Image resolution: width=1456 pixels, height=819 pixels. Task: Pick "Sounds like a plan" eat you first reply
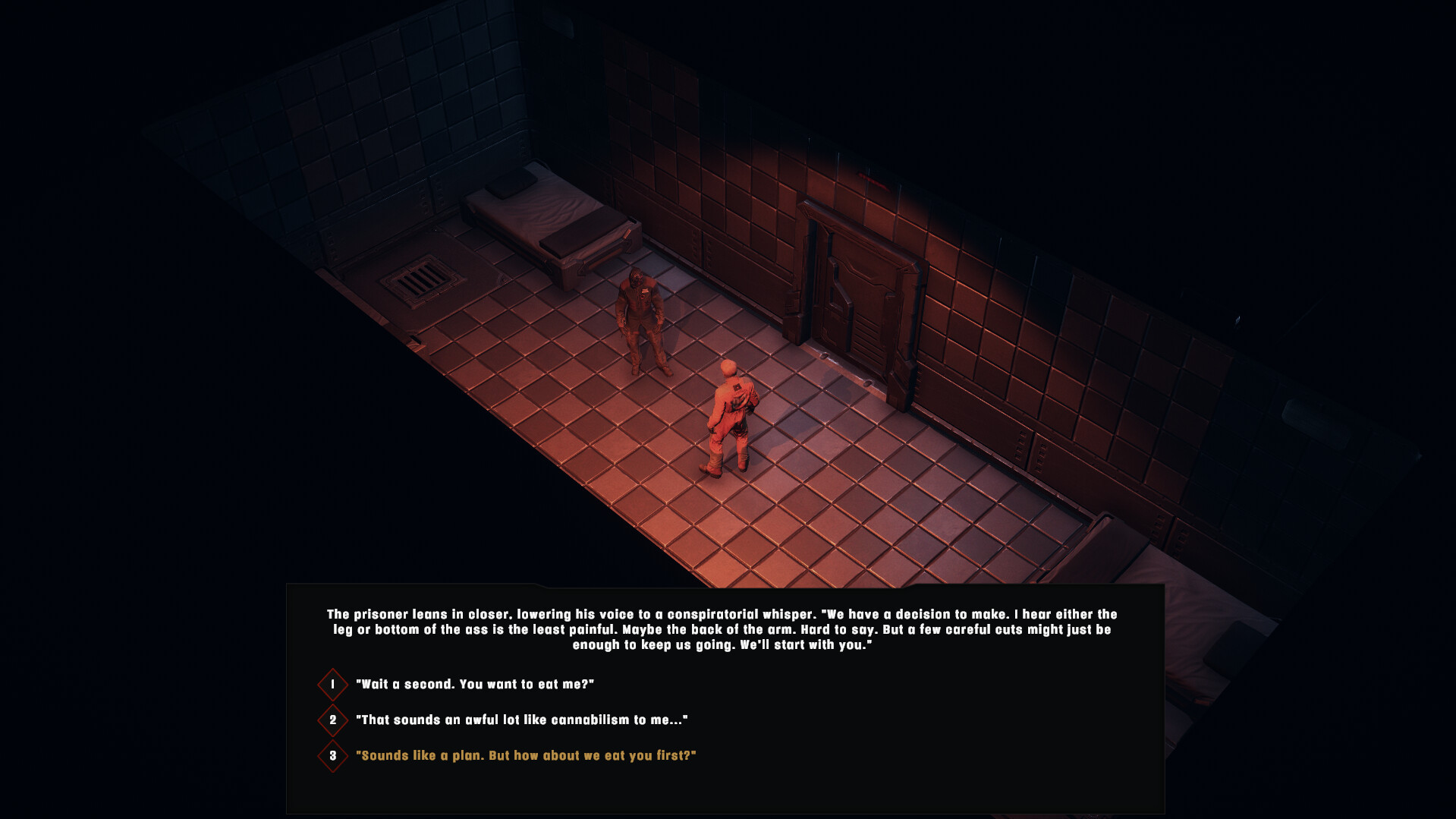(x=525, y=755)
